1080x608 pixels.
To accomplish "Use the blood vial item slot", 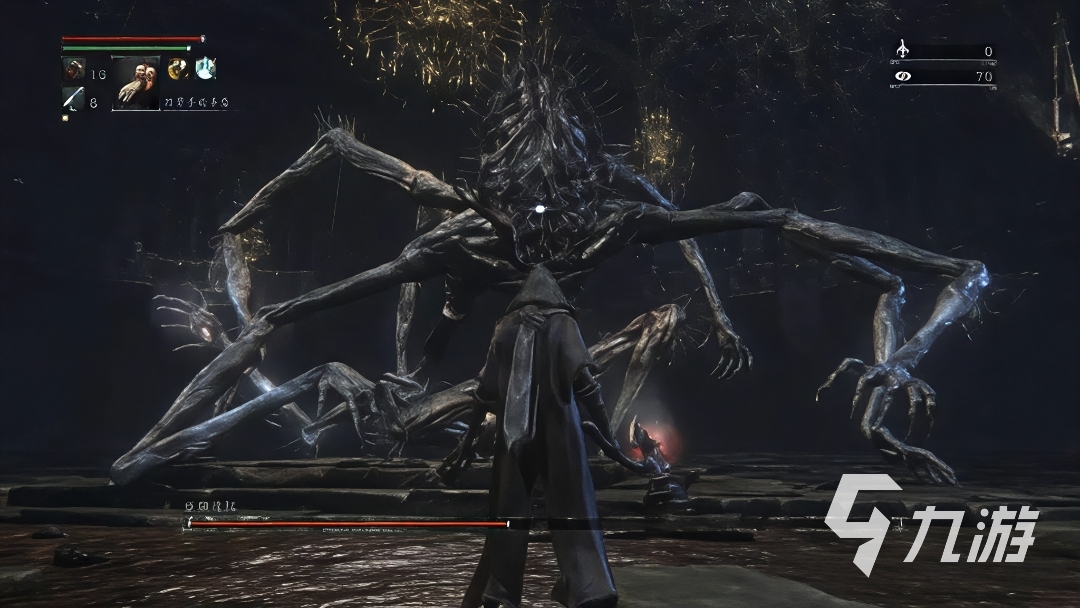I will point(74,69).
